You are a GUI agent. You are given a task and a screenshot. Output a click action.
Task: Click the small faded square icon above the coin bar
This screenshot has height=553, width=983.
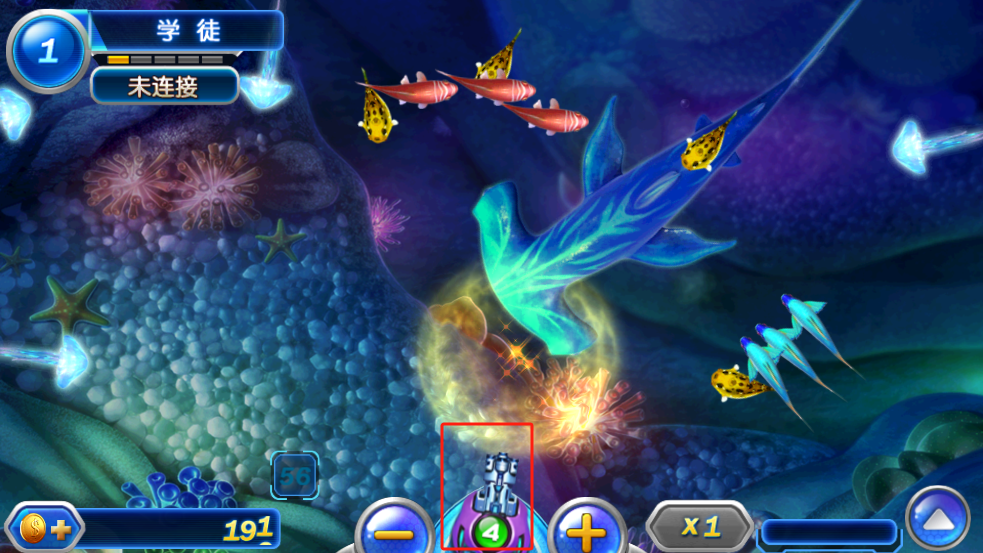(295, 475)
